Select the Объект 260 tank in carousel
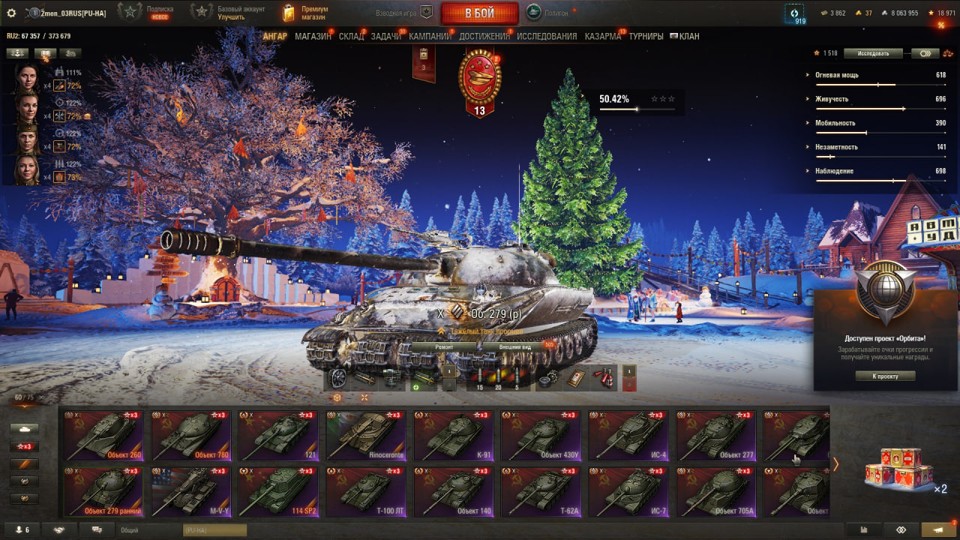This screenshot has width=960, height=540. tap(103, 435)
